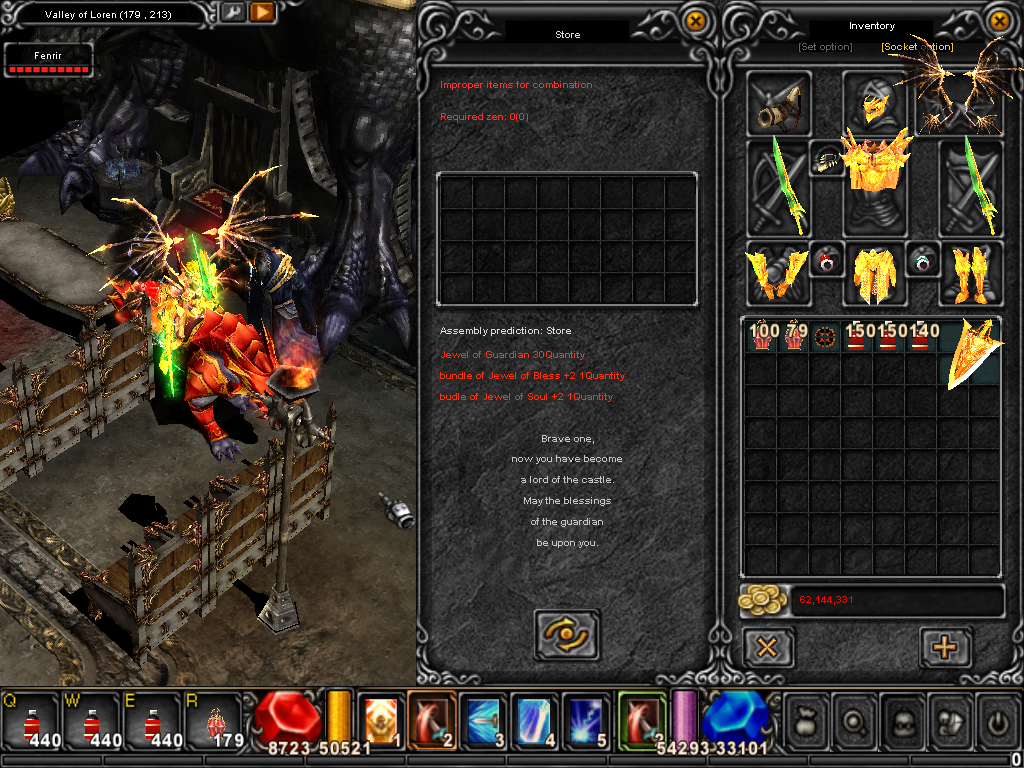Screen dimensions: 1024x768
Task: Click the orange play arrow button
Action: [x=262, y=13]
